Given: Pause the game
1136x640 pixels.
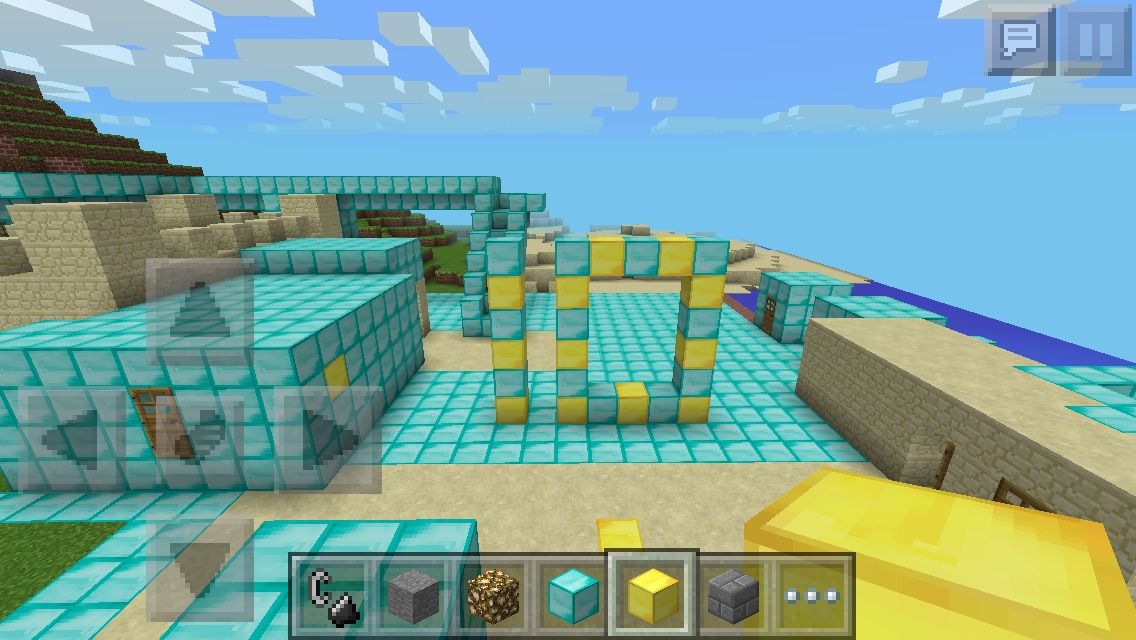Looking at the screenshot, I should (x=1095, y=41).
